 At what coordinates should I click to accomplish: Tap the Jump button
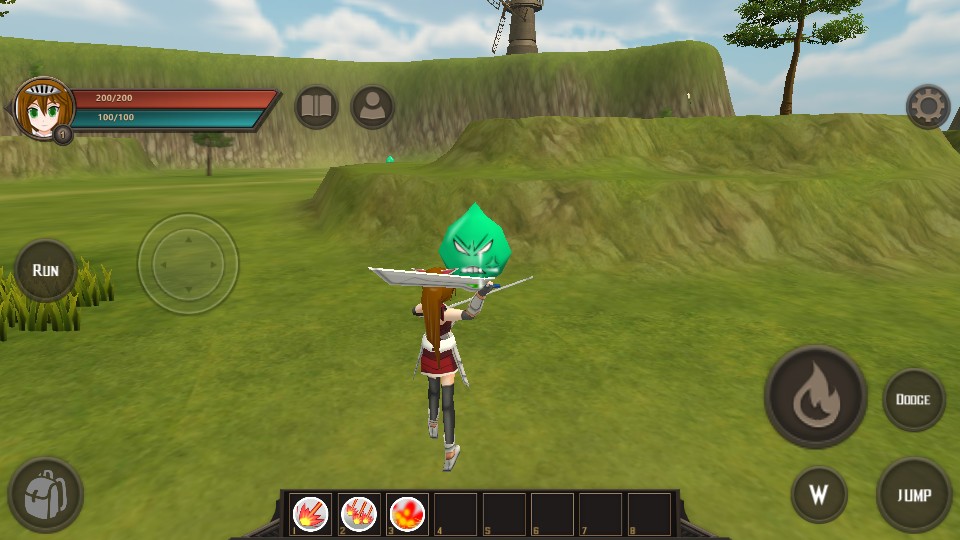pos(914,495)
